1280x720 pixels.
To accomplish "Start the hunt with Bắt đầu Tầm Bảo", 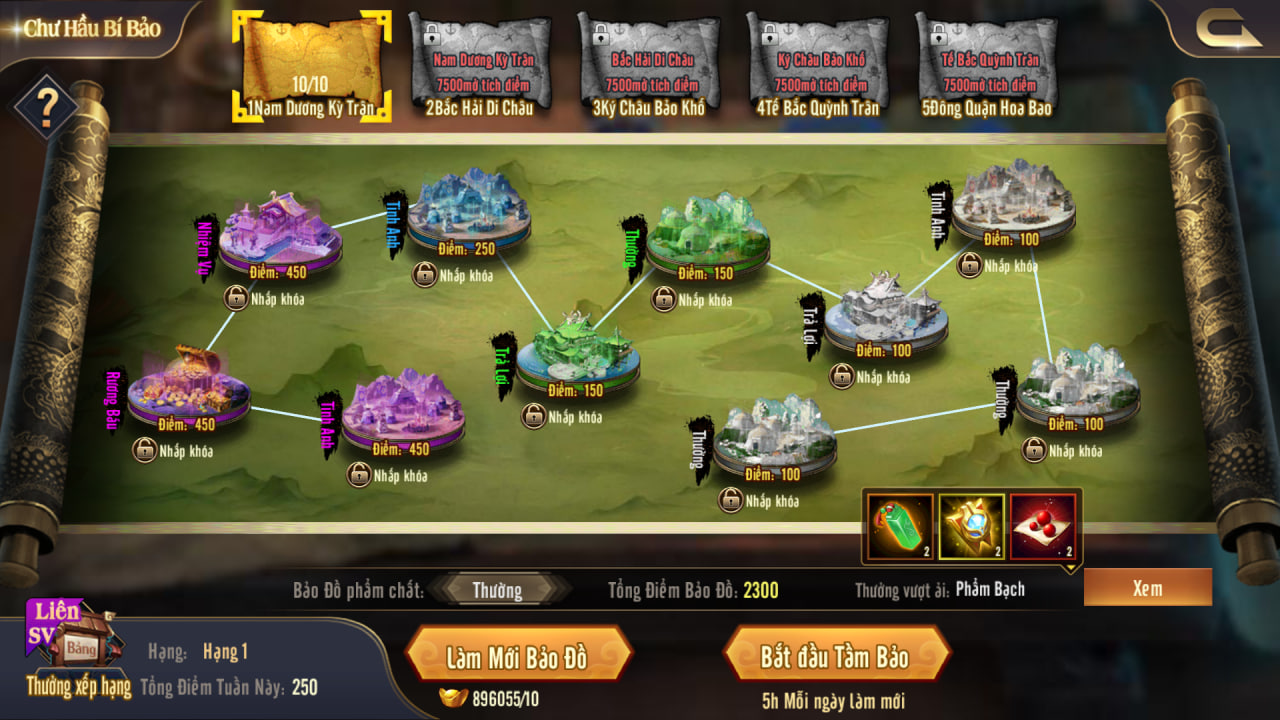I will [834, 657].
